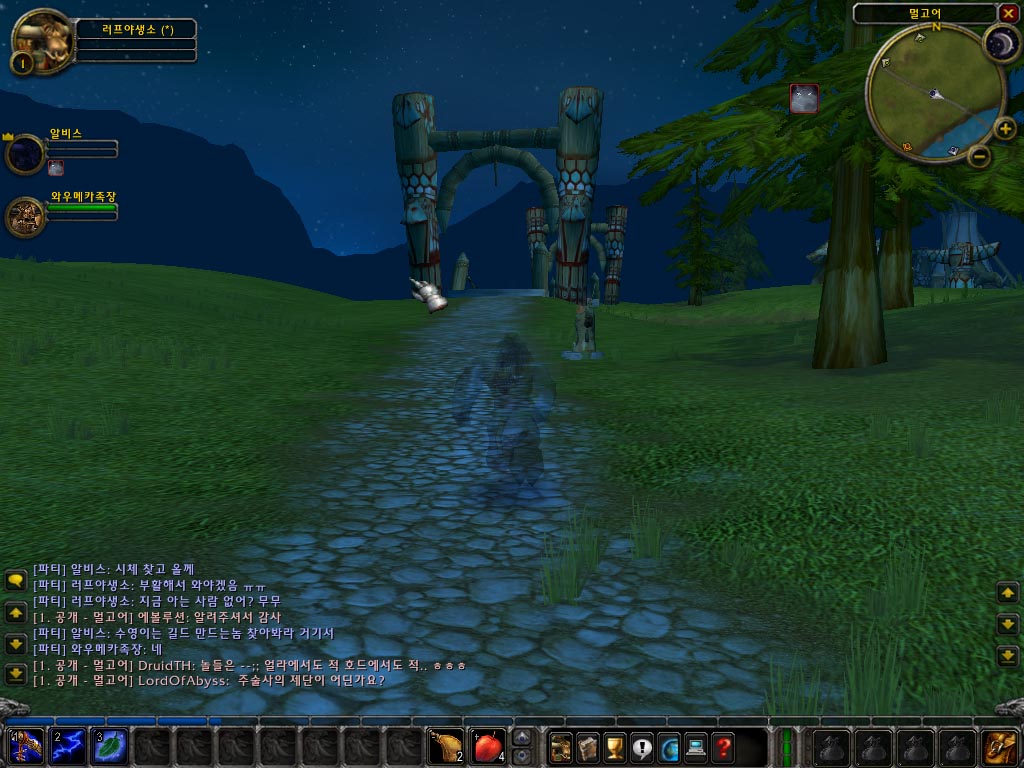
Task: Zoom out the minimap
Action: click(x=980, y=156)
